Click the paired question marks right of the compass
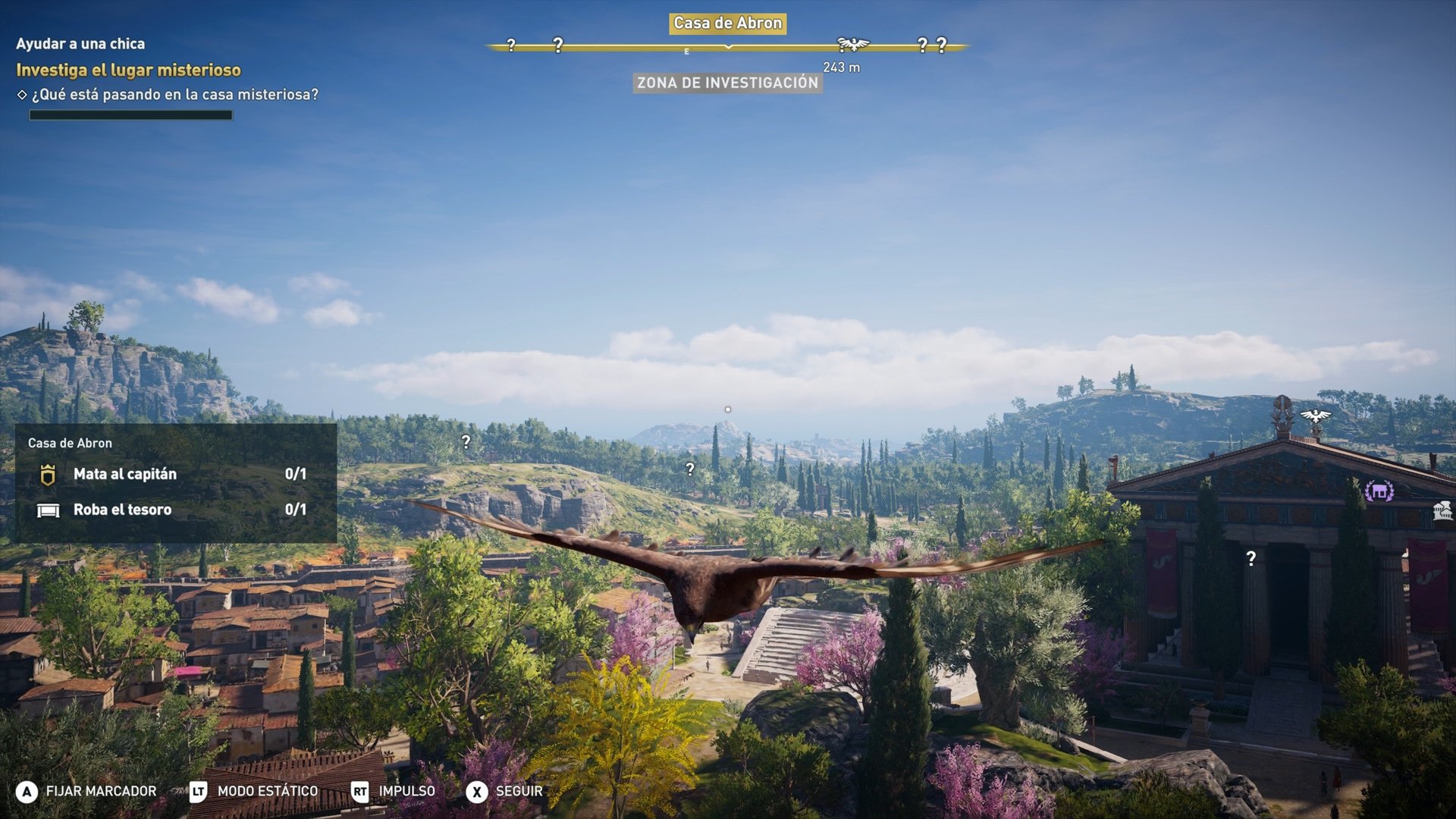This screenshot has width=1456, height=819. click(931, 43)
